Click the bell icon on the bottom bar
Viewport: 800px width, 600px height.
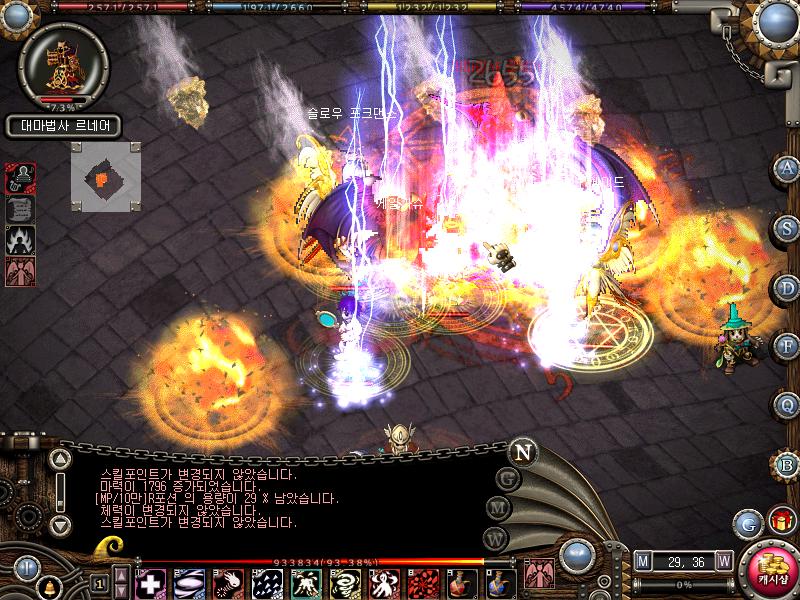coord(48,586)
